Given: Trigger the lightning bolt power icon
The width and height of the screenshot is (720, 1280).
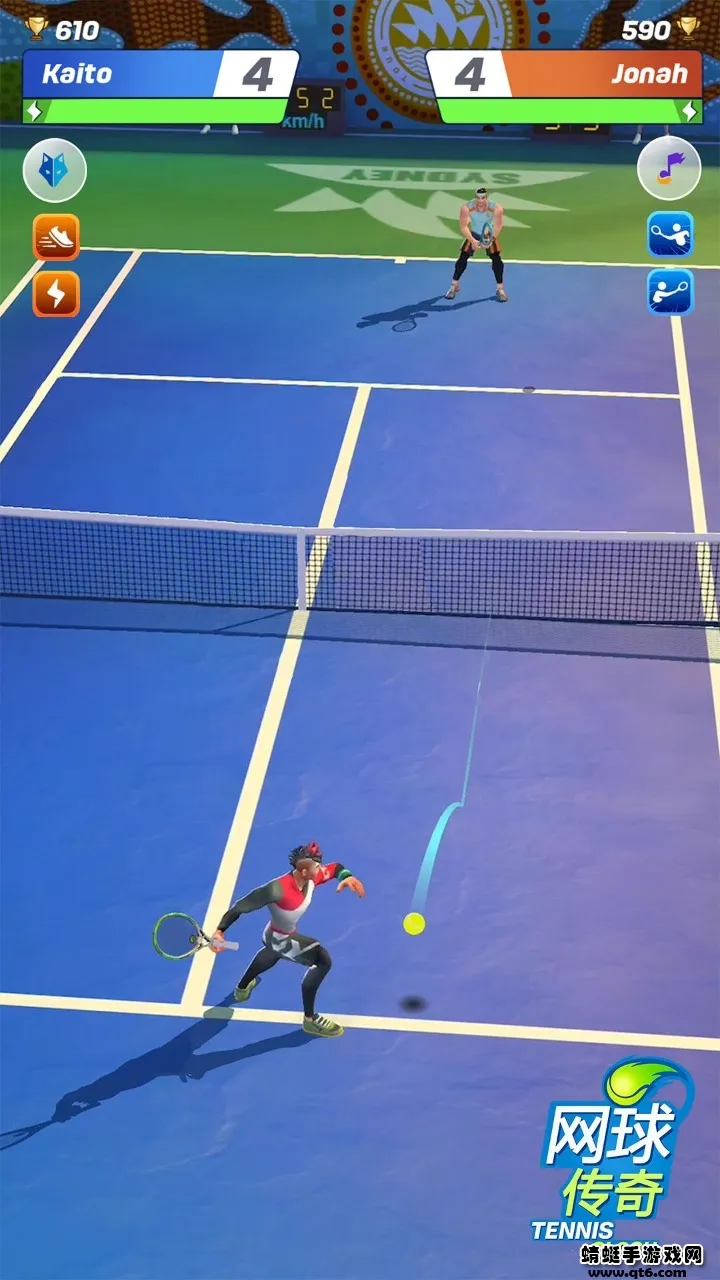Looking at the screenshot, I should pos(56,294).
